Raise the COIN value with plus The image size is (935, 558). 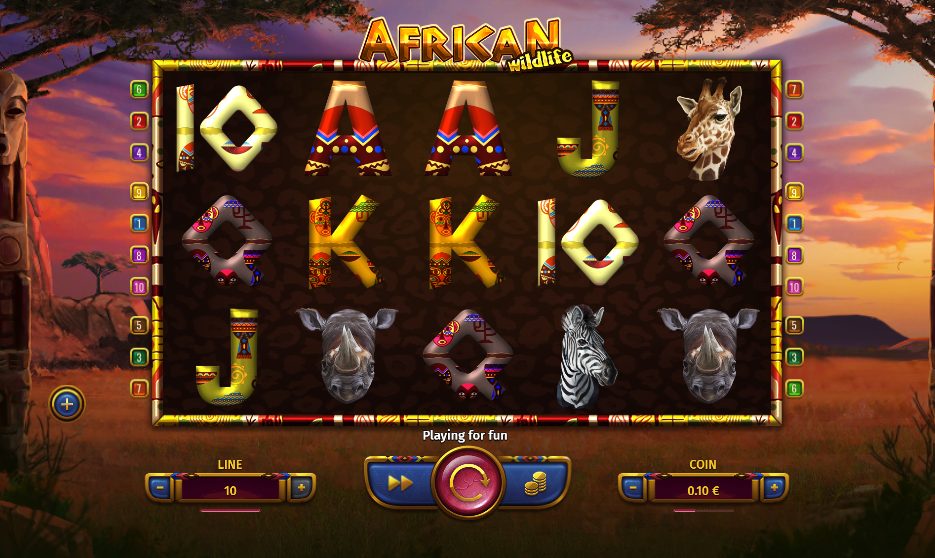[x=774, y=489]
